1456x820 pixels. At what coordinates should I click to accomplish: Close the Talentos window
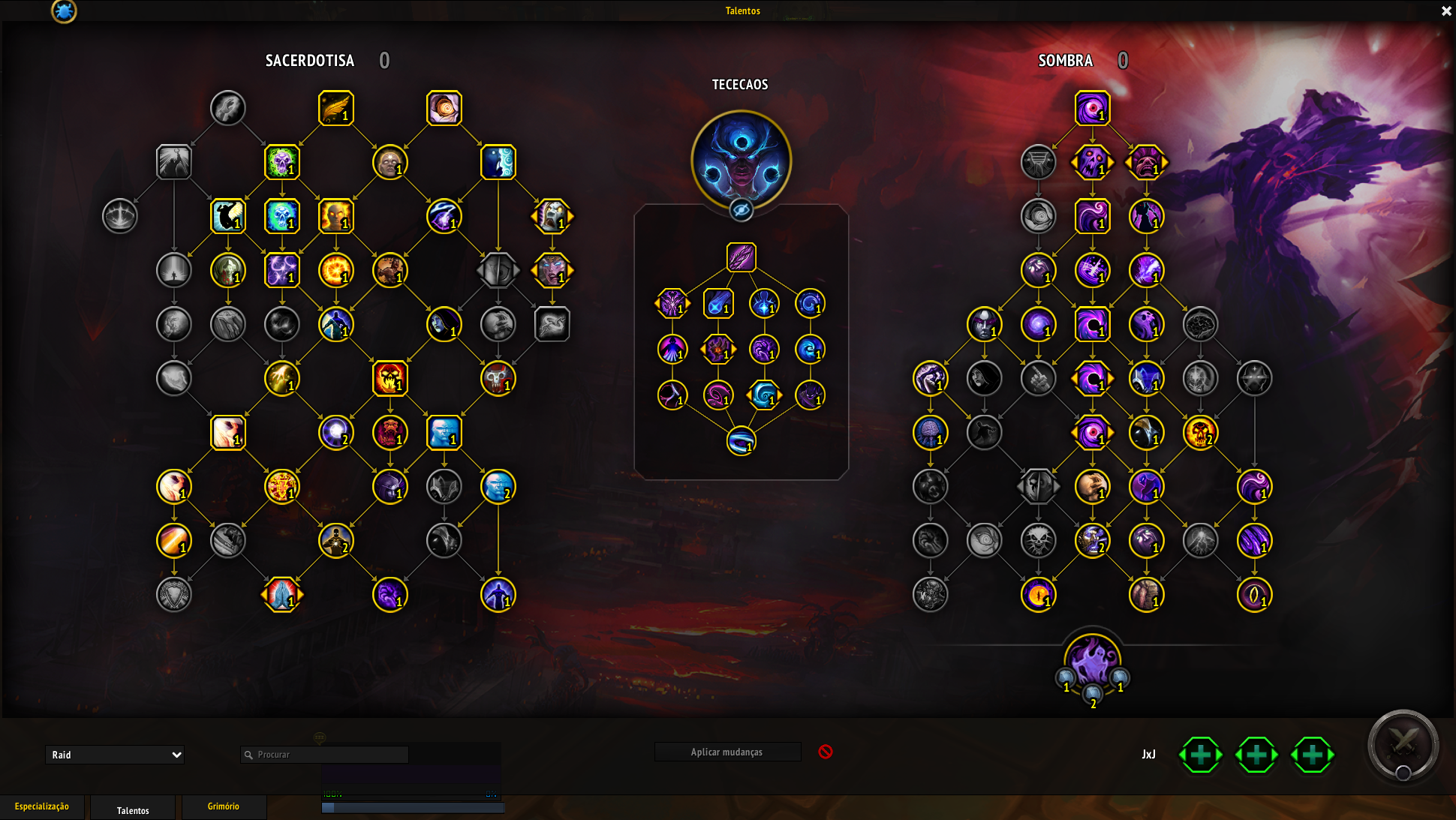pyautogui.click(x=1446, y=11)
